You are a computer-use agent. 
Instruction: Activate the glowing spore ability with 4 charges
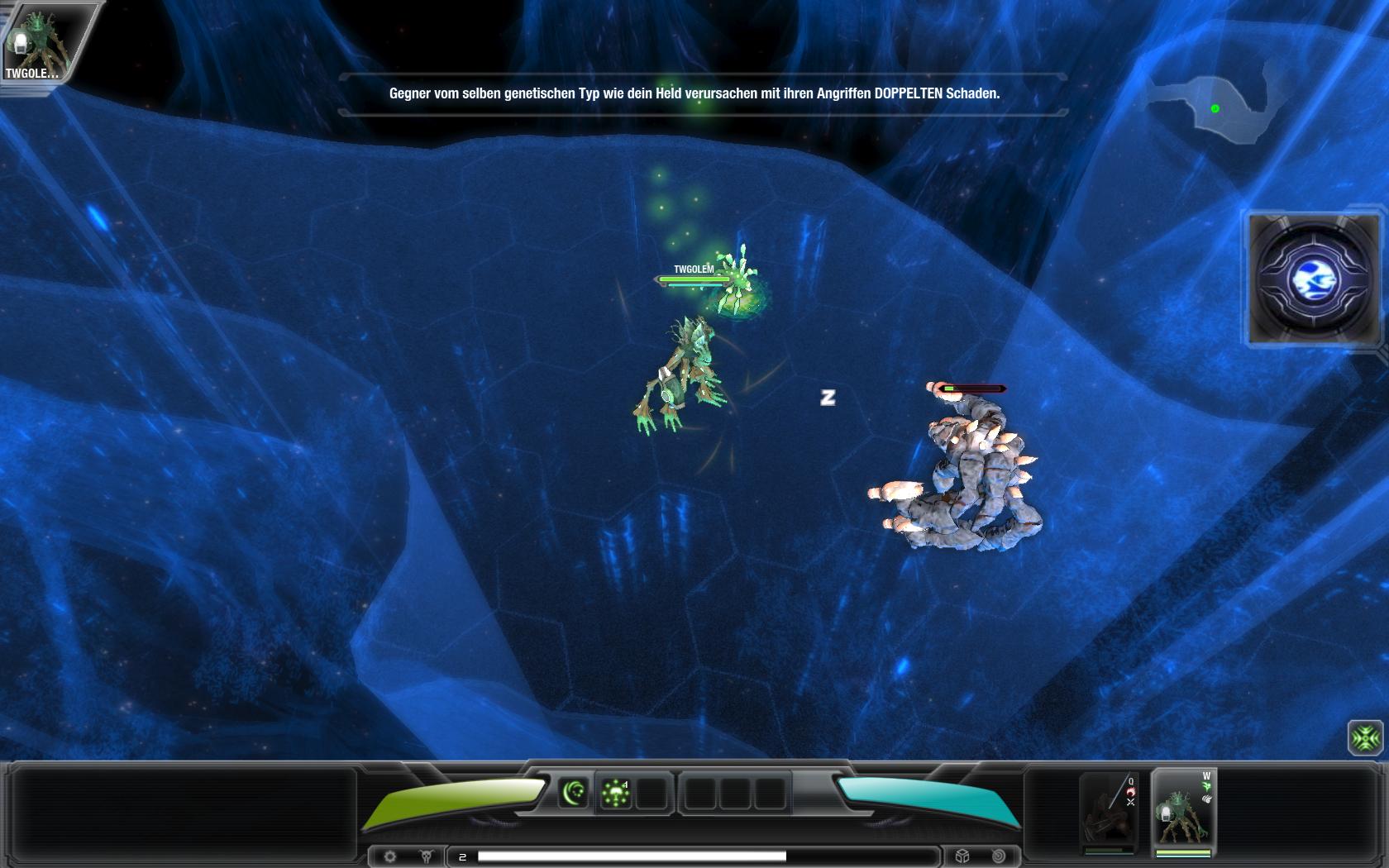pos(616,792)
